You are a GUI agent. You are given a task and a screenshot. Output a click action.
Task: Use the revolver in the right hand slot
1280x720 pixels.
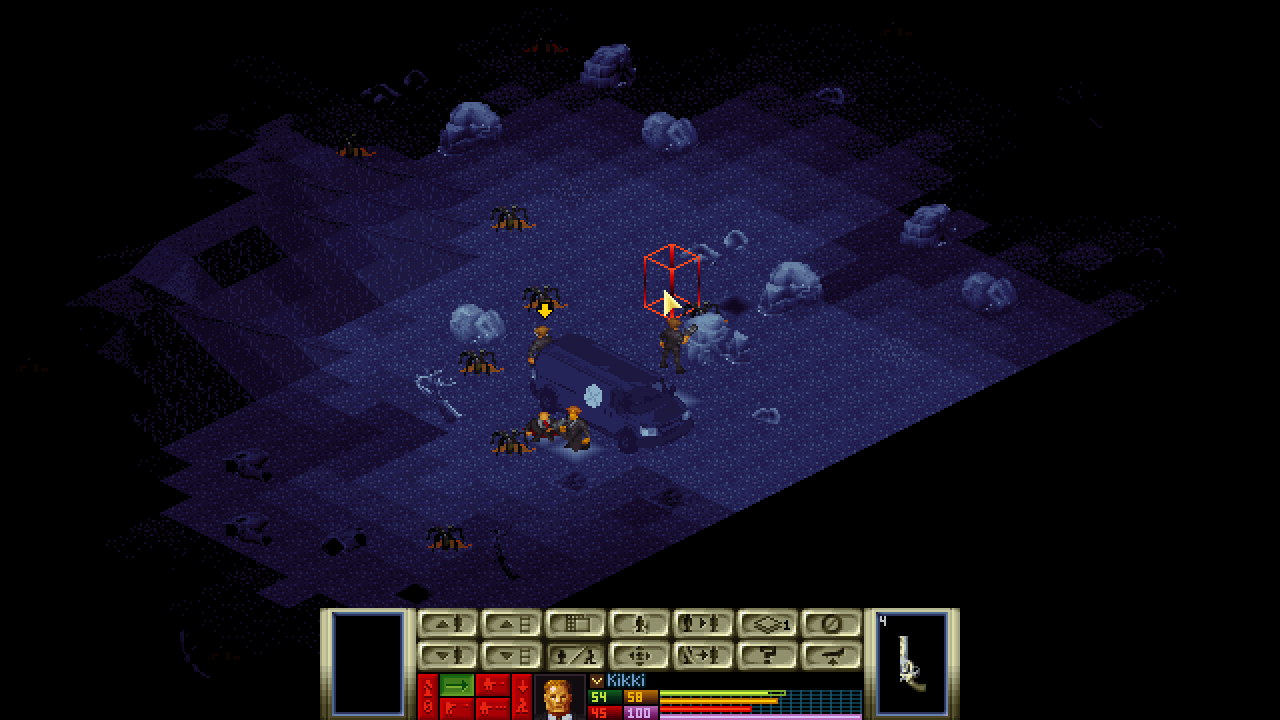(x=912, y=662)
